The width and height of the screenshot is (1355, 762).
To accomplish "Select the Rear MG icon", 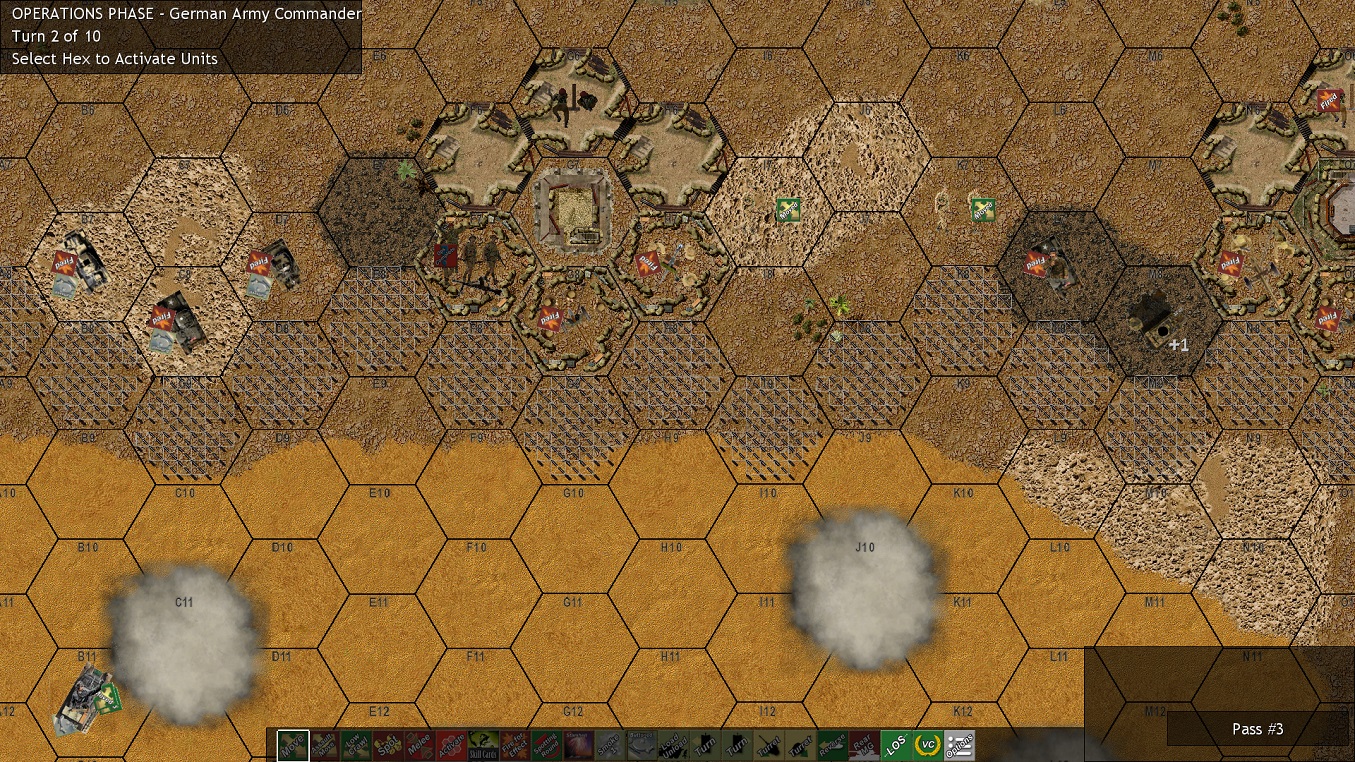I will click(x=862, y=745).
